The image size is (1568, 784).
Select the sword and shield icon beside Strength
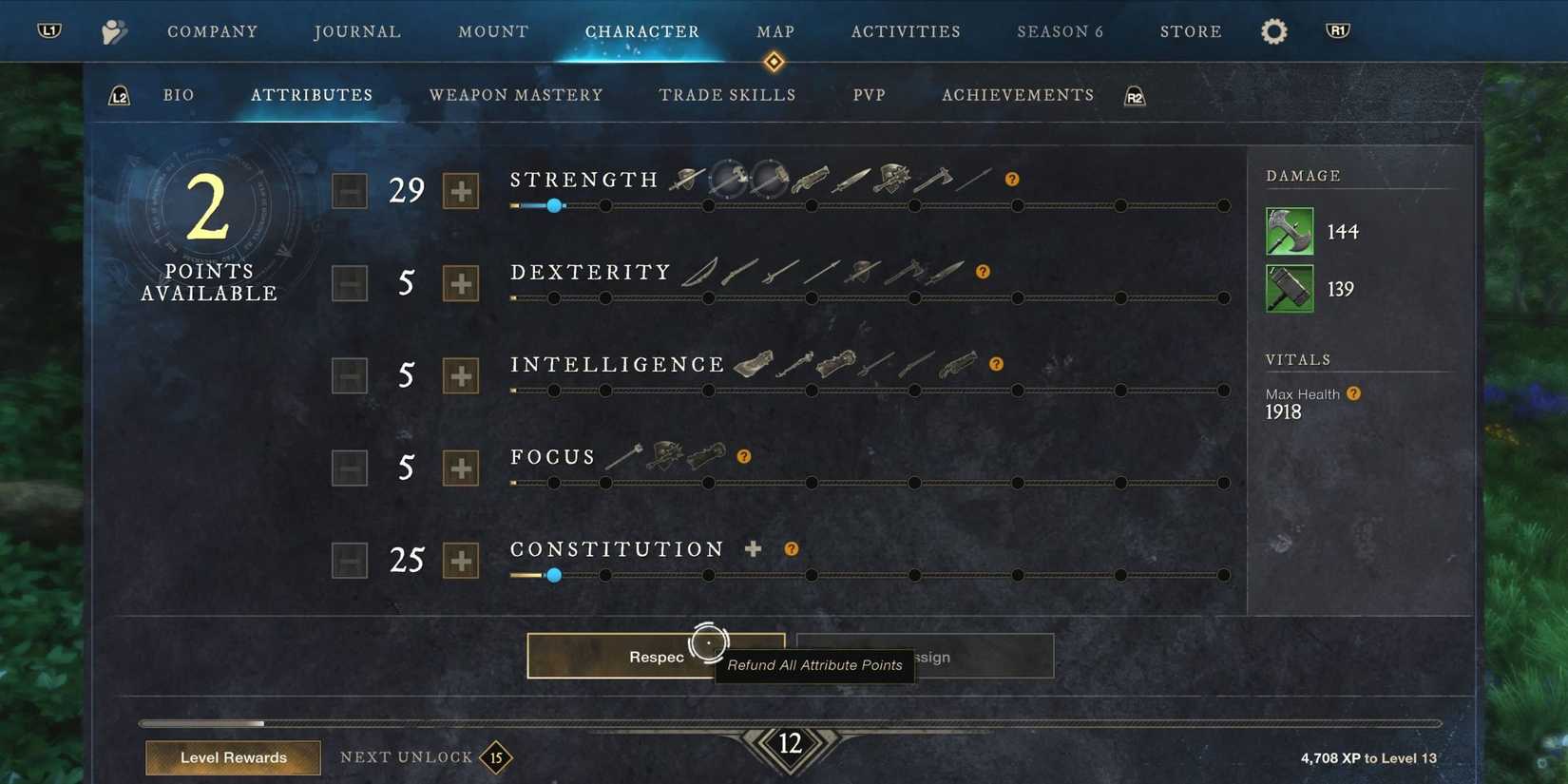coord(687,180)
